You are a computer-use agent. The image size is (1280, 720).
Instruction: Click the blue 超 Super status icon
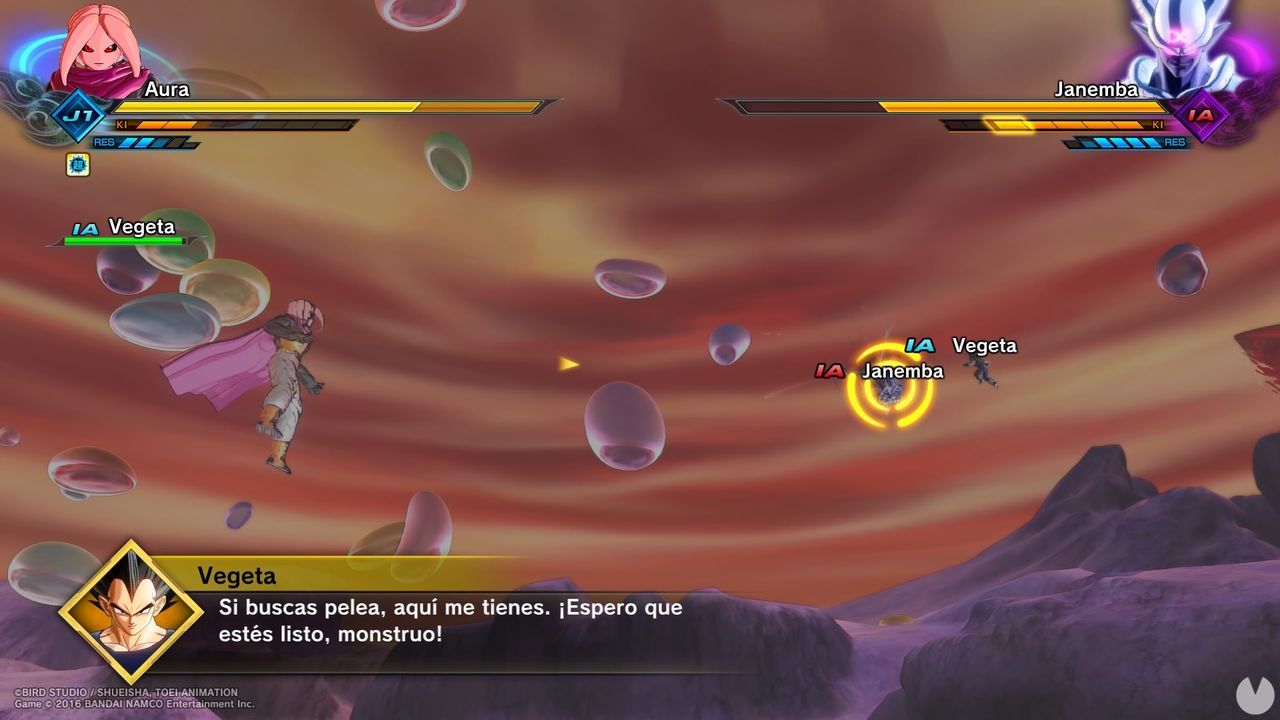(78, 165)
